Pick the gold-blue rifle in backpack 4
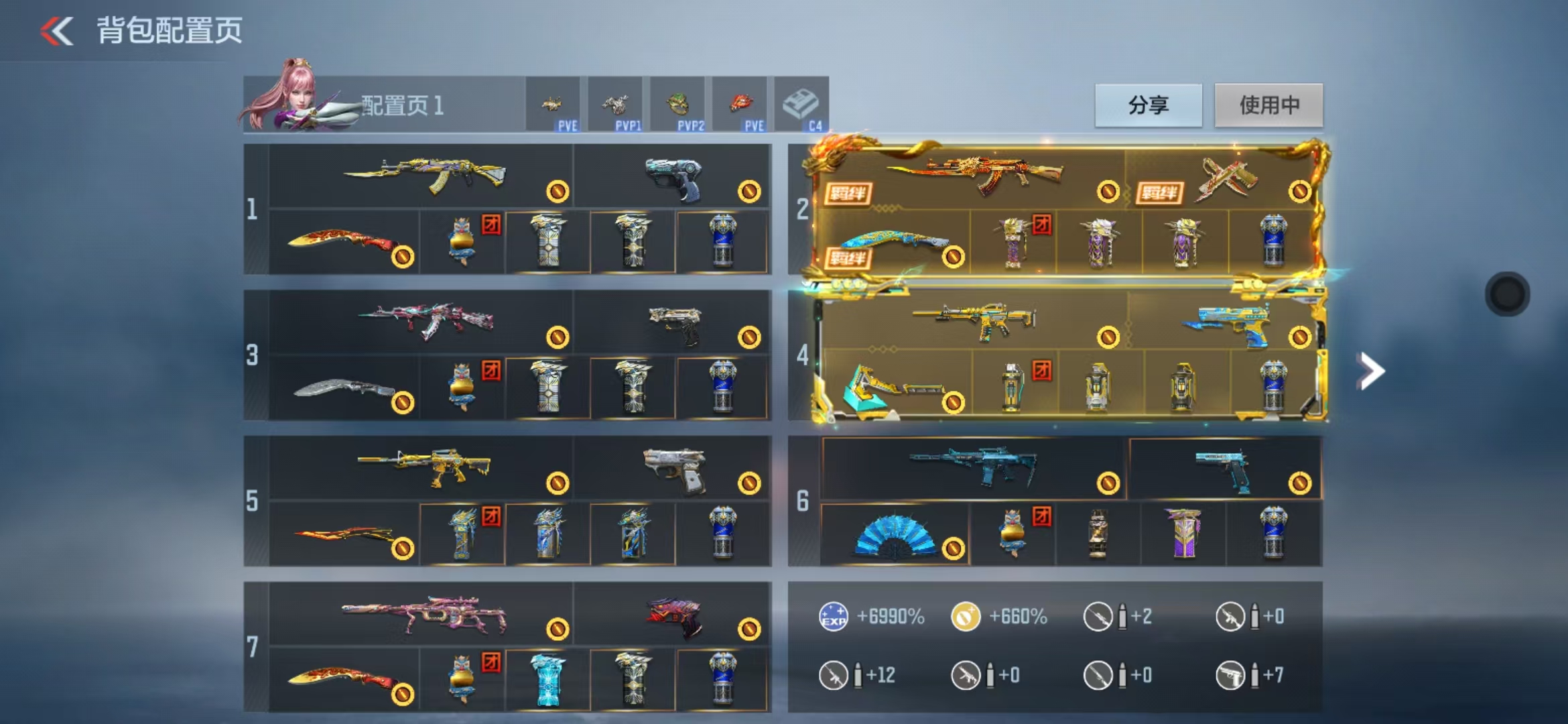This screenshot has height=724, width=1568. pos(975,321)
